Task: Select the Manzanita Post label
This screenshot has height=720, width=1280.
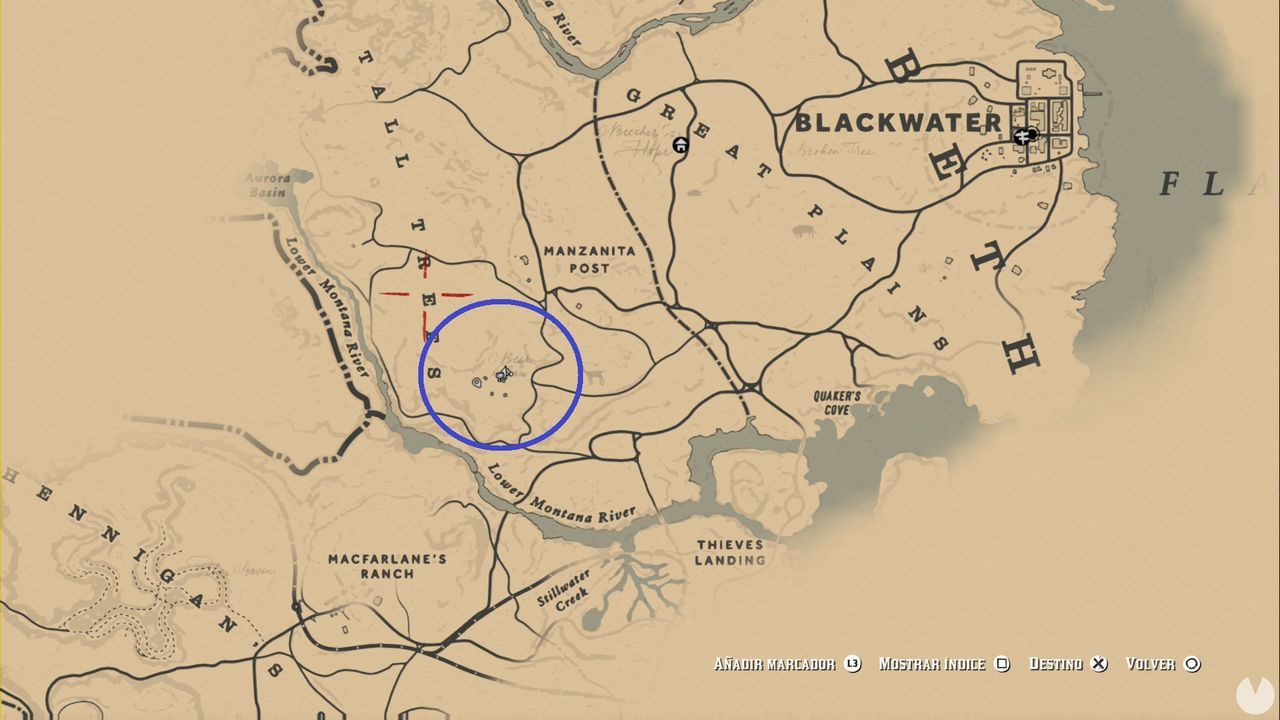Action: [x=588, y=260]
